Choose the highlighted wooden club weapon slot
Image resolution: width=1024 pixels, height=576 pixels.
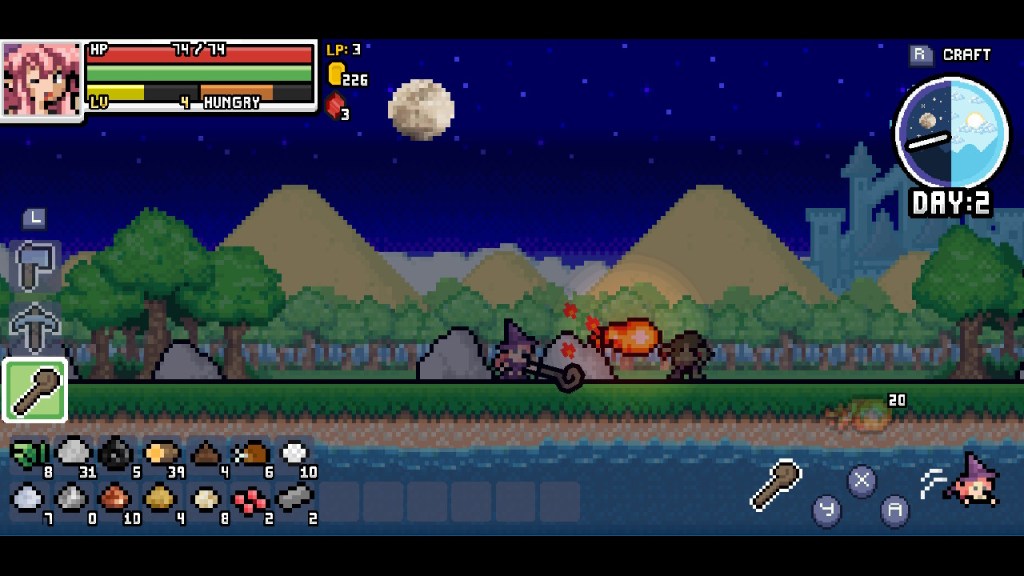pyautogui.click(x=35, y=390)
